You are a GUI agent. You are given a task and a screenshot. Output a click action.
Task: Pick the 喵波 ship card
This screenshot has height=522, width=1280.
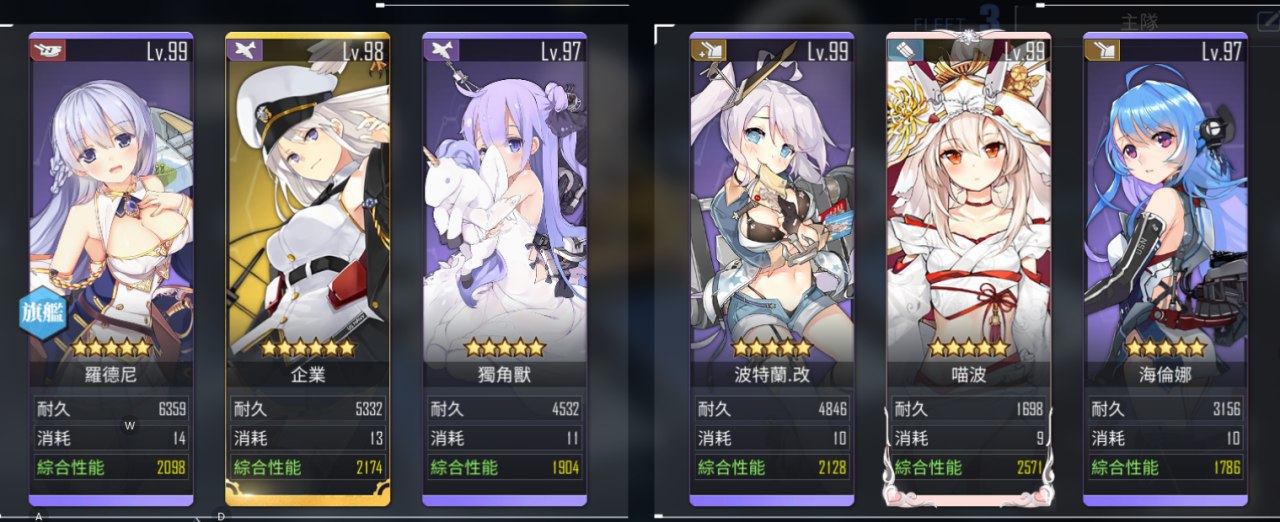point(968,230)
